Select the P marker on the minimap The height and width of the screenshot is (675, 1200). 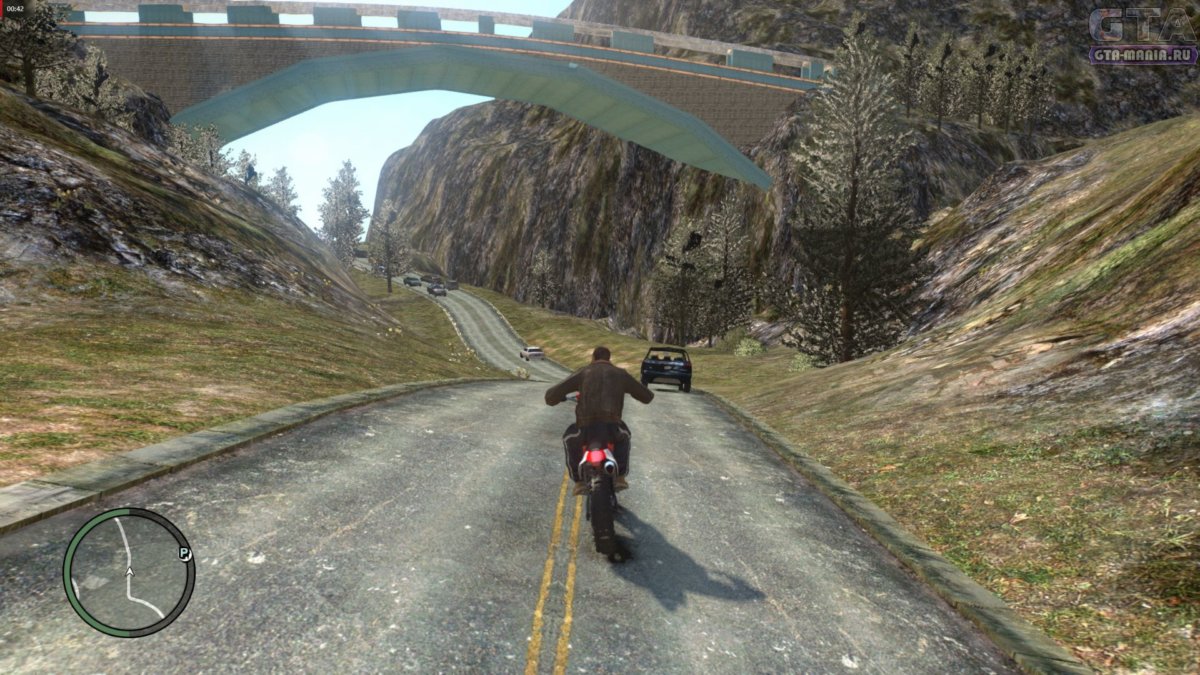click(184, 553)
